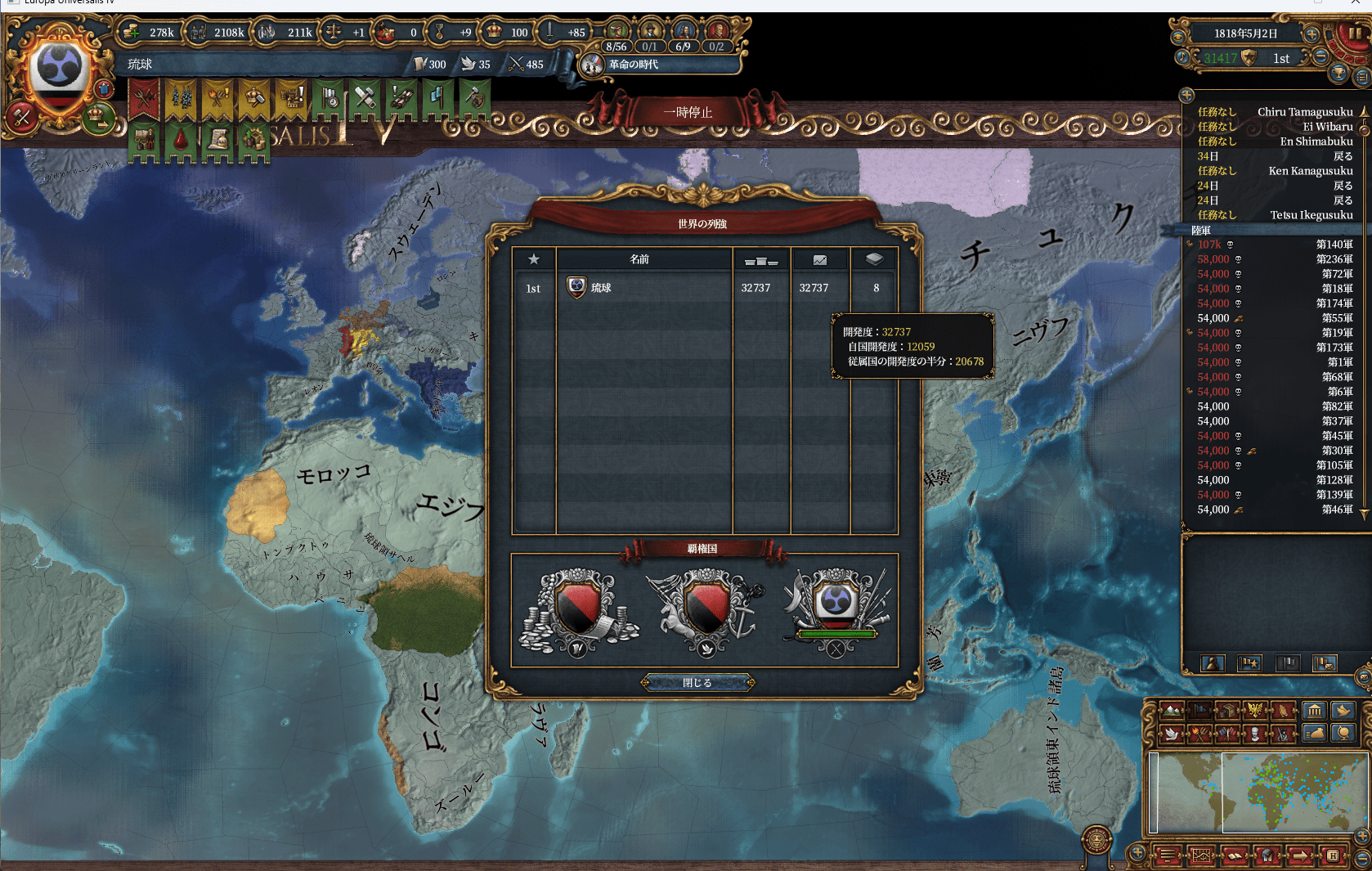Image resolution: width=1372 pixels, height=871 pixels.
Task: Switch to the terrain map mode with mountains icon
Action: [1172, 710]
